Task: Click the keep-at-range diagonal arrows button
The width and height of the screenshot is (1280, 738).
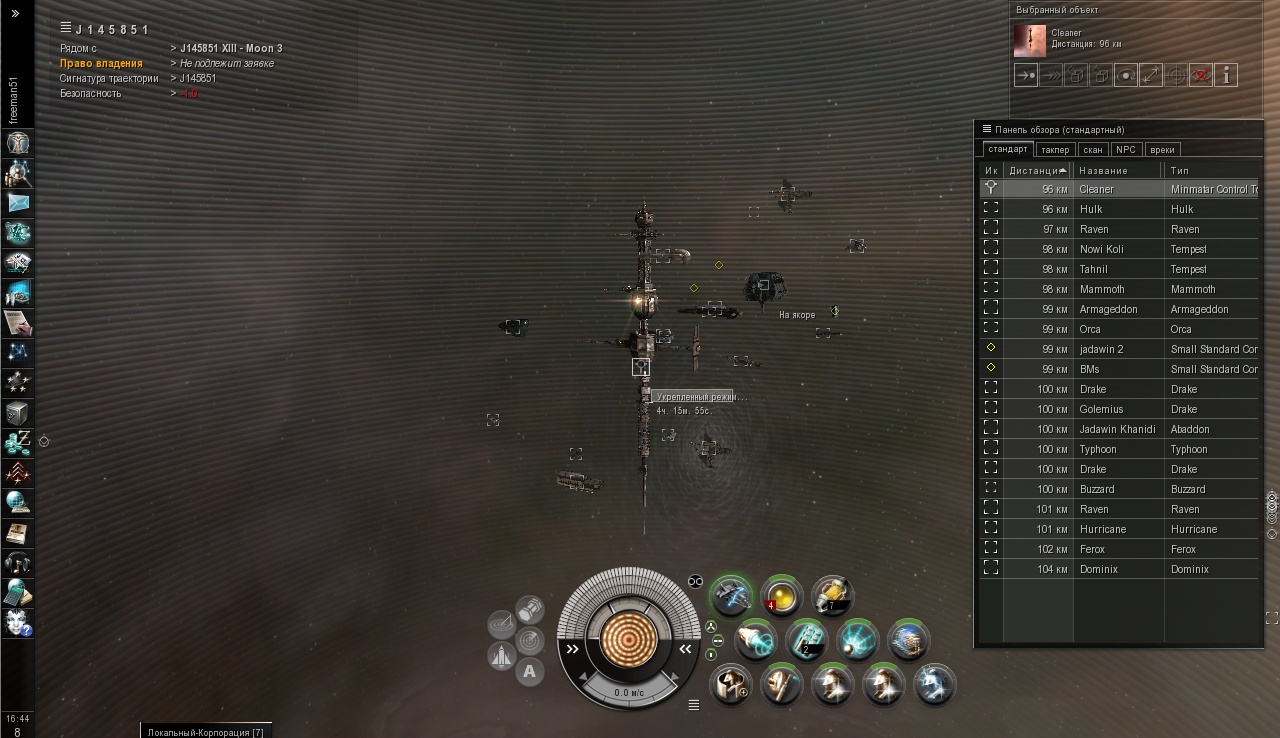Action: tap(1151, 75)
